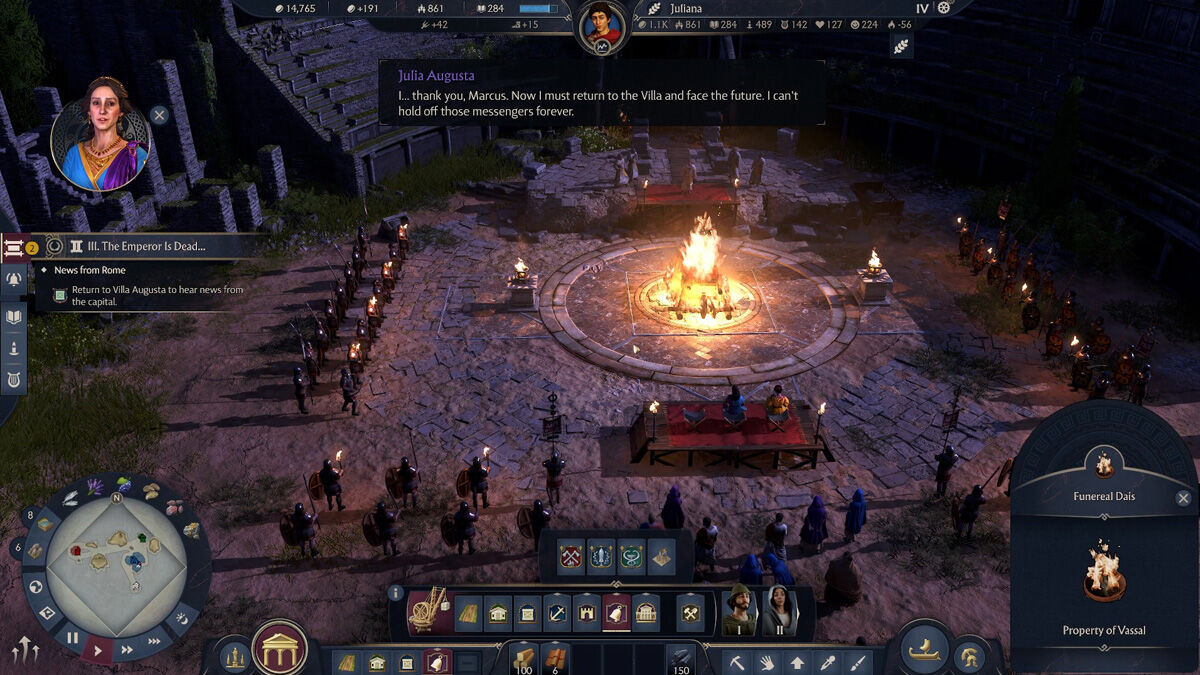Image resolution: width=1200 pixels, height=675 pixels.
Task: Set game speed to normal play
Action: click(98, 650)
